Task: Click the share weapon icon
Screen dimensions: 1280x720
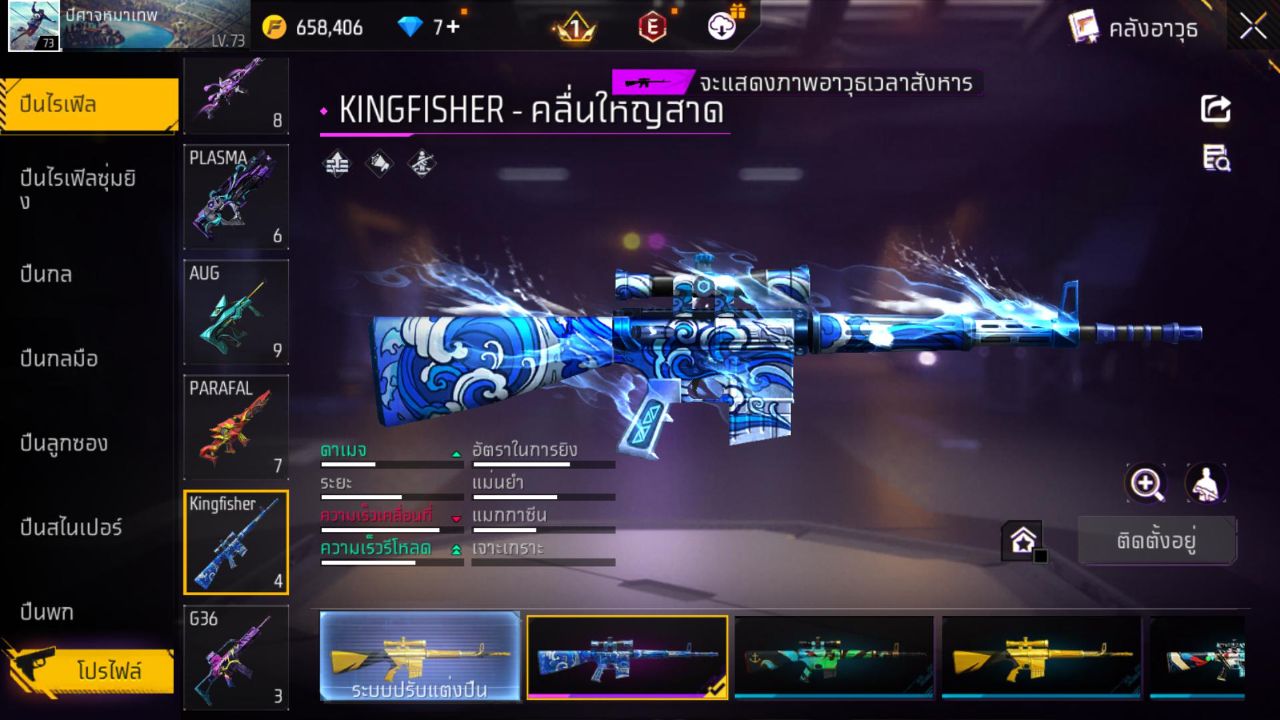Action: 1215,110
